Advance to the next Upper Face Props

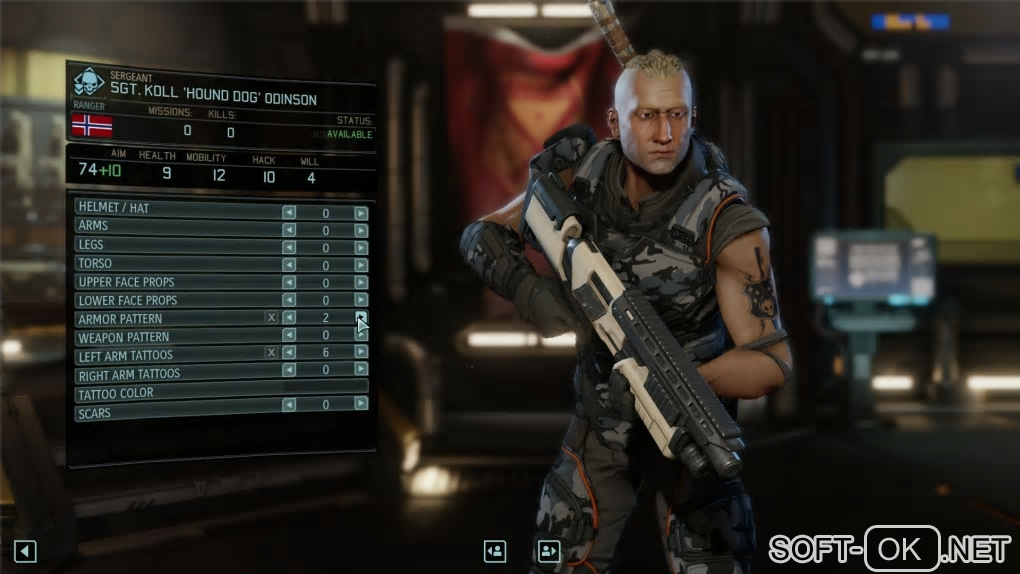tap(361, 282)
